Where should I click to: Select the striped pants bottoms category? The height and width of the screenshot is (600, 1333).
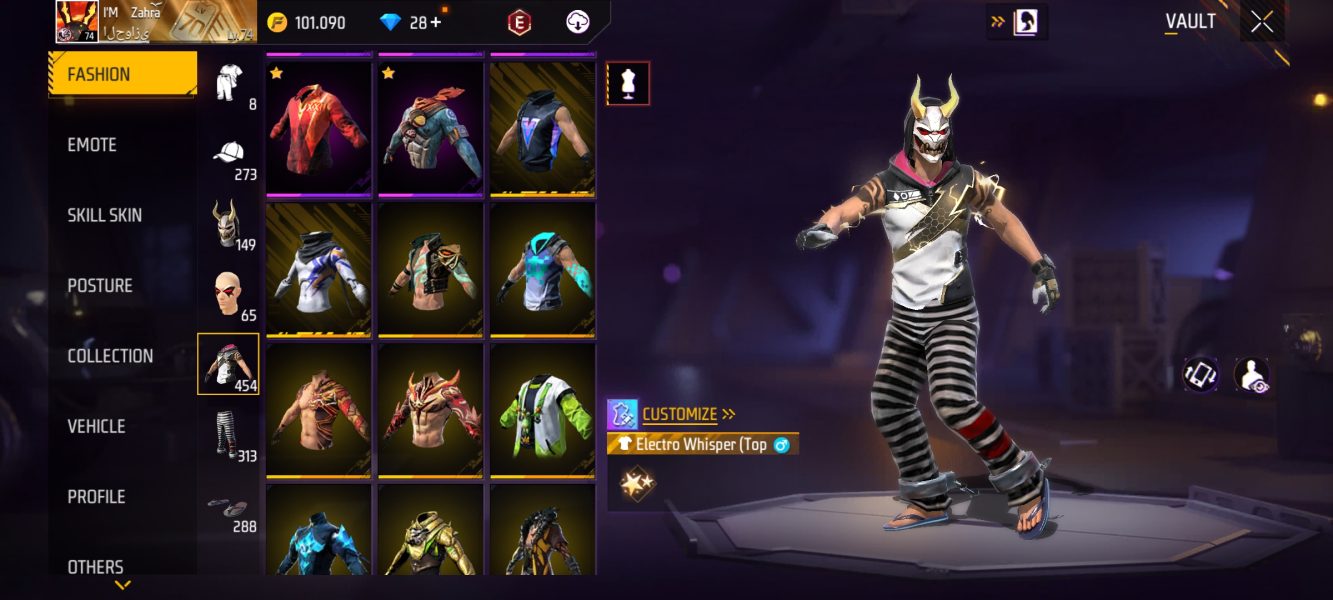pyautogui.click(x=229, y=435)
